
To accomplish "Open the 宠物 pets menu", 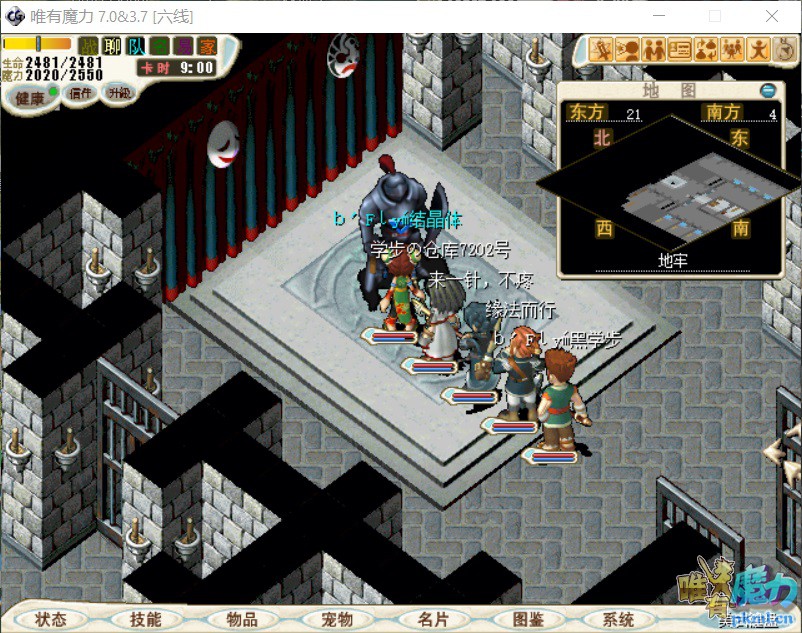I will point(337,619).
